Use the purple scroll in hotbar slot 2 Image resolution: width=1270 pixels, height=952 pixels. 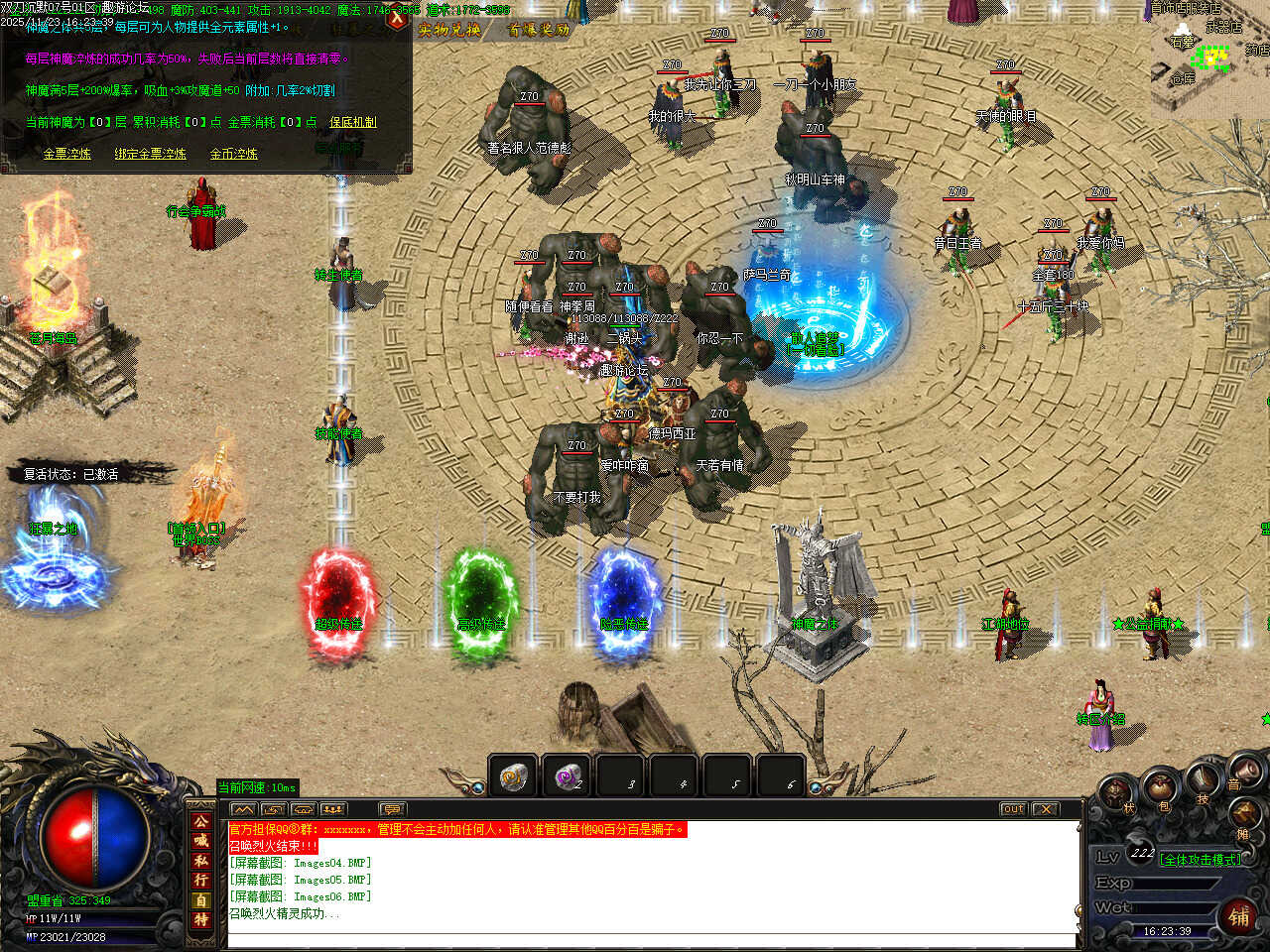[568, 776]
